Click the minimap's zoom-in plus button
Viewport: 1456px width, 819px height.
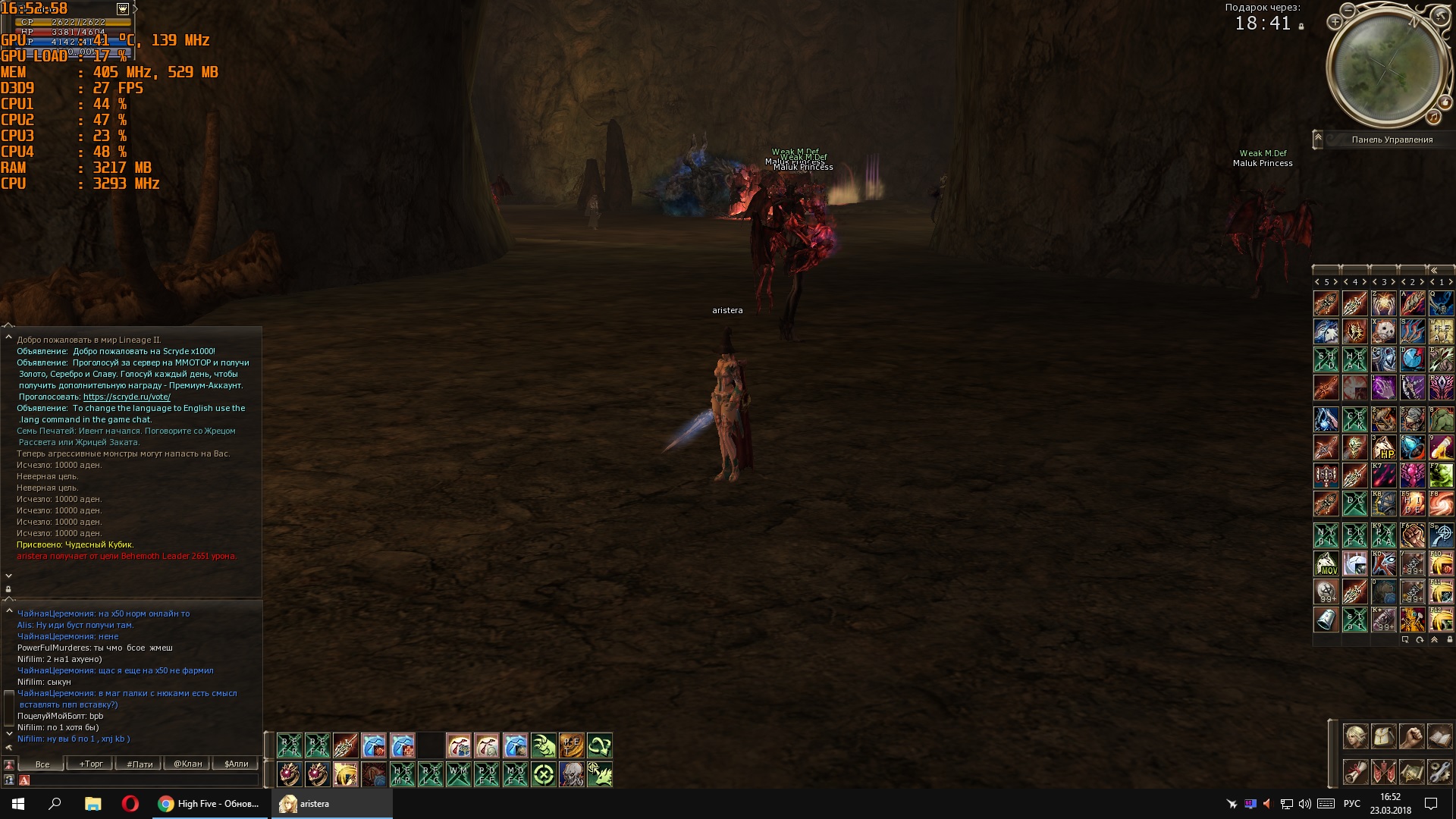coord(1335,22)
